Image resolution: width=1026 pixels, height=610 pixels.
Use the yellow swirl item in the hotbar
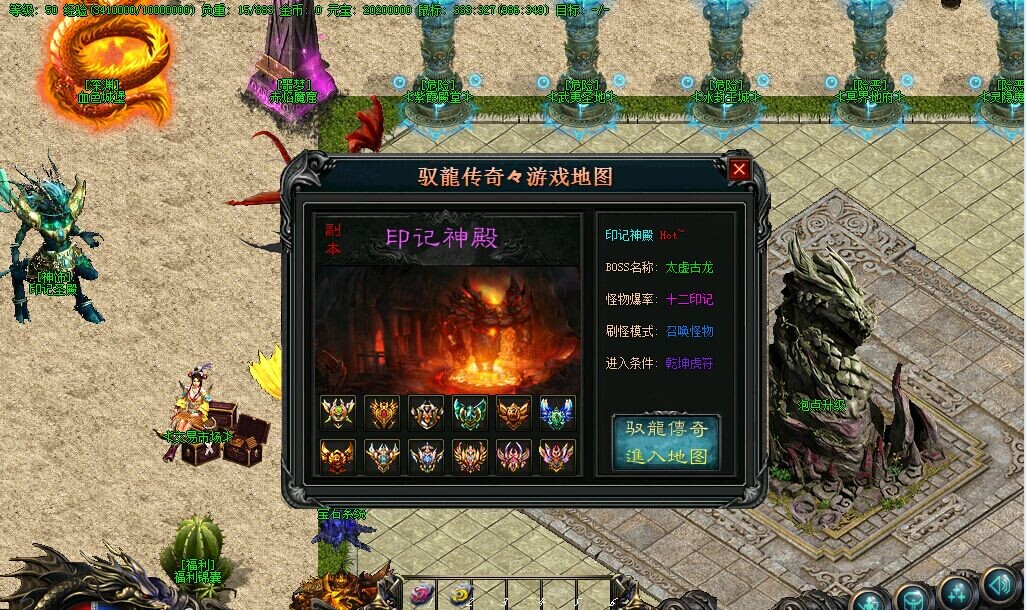click(x=459, y=593)
